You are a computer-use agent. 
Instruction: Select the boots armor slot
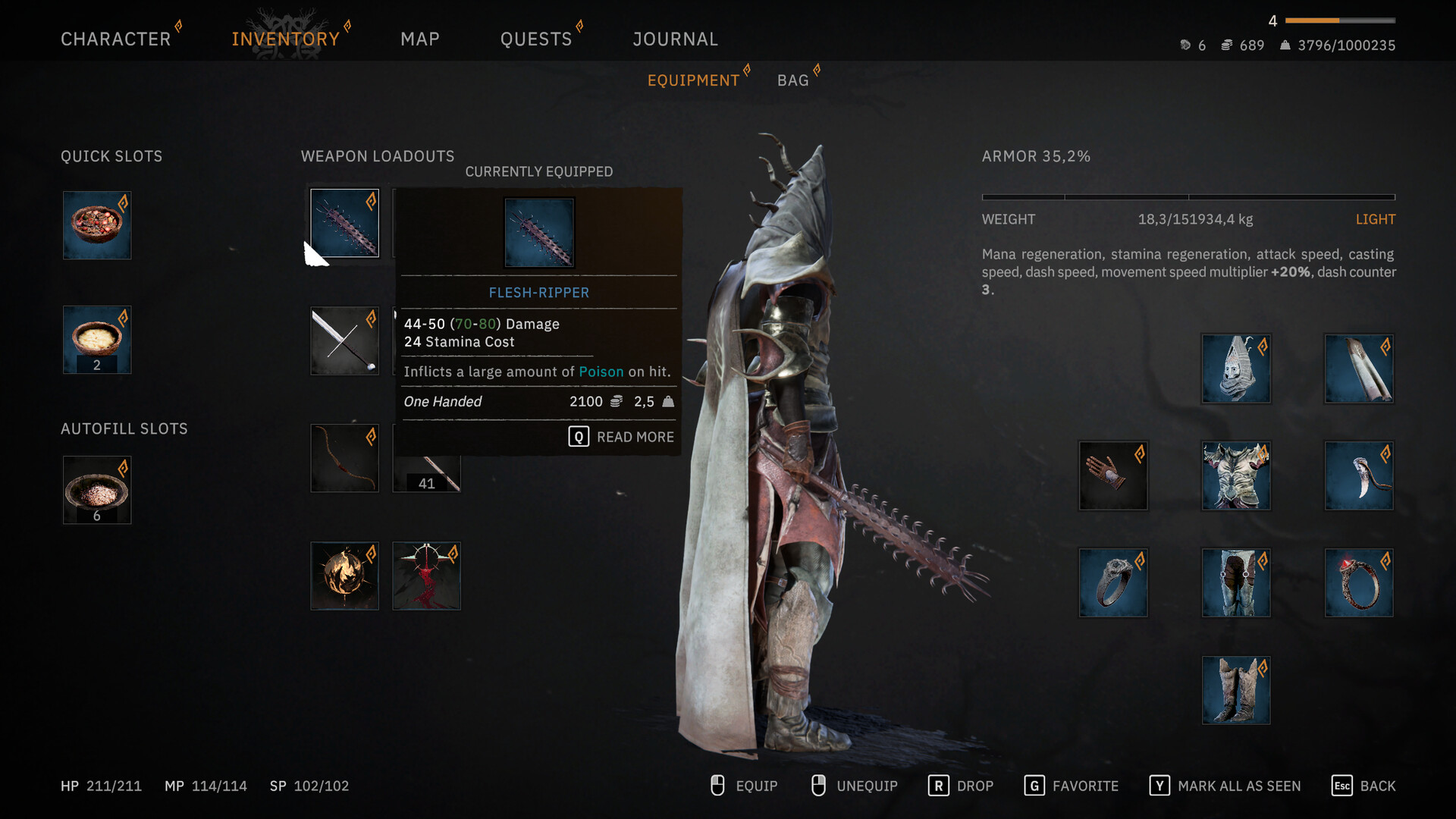pyautogui.click(x=1236, y=690)
